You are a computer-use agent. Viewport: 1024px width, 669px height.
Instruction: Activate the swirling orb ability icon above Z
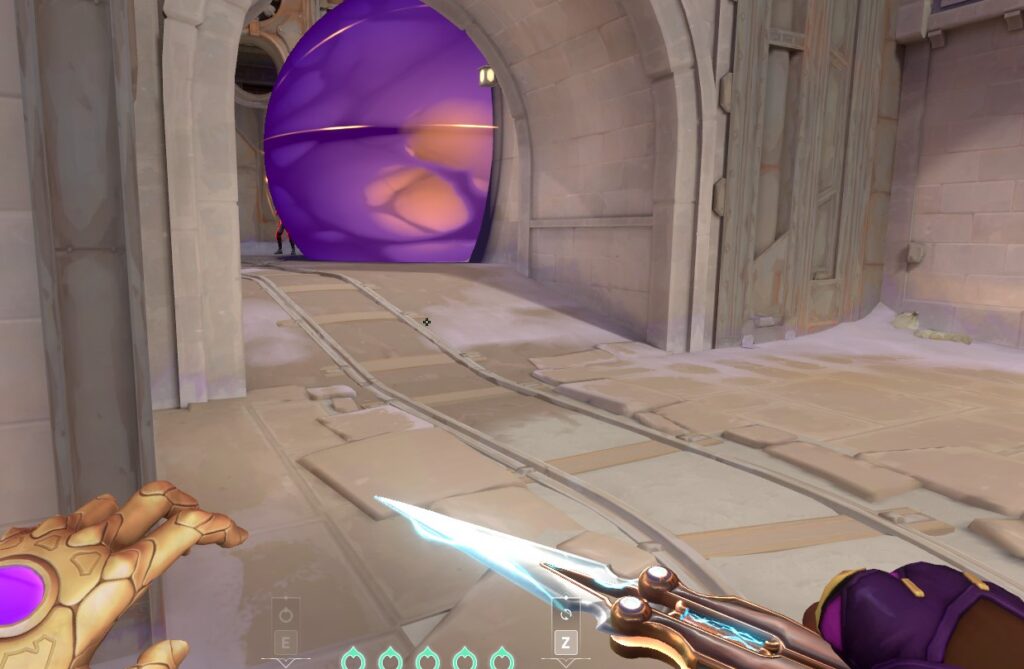pyautogui.click(x=566, y=612)
